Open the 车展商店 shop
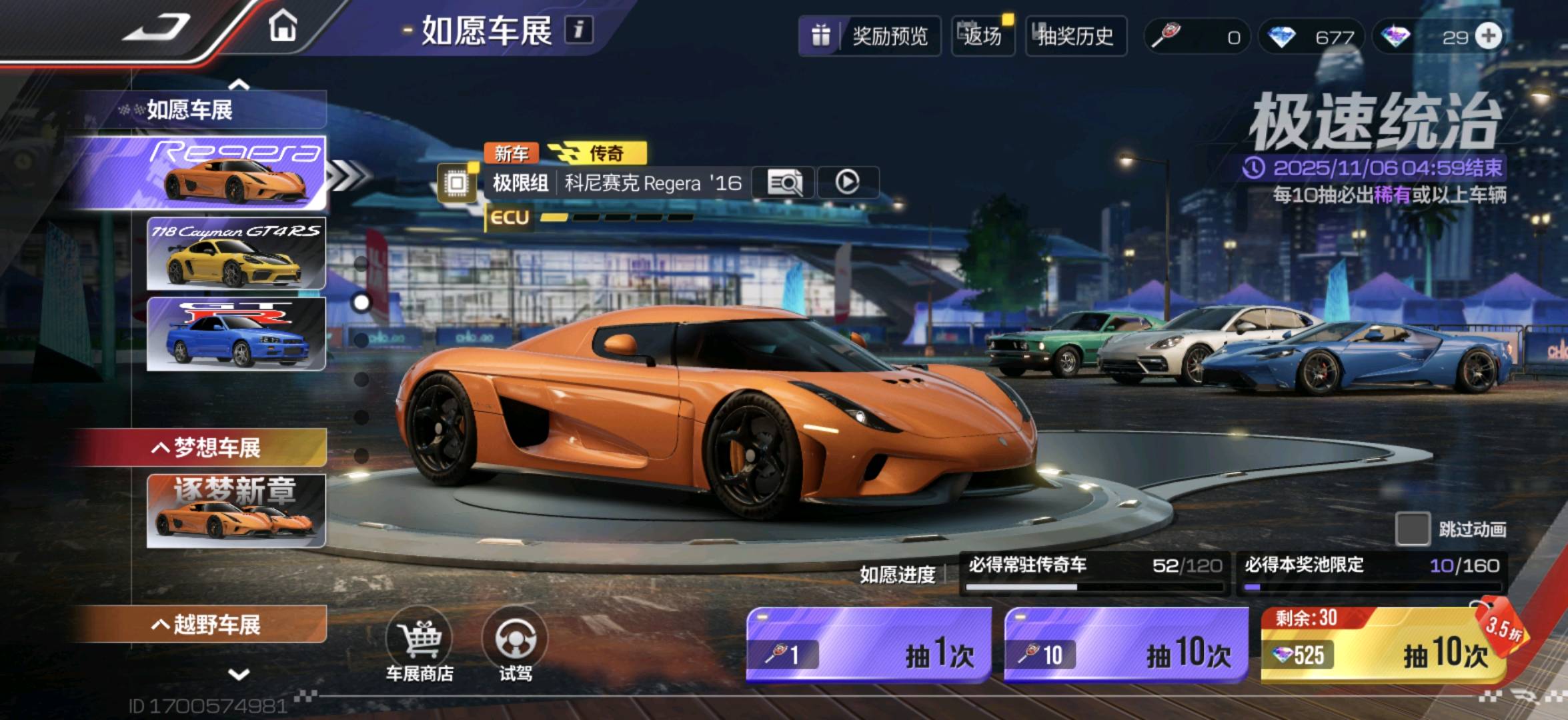Screen dimensions: 1568x720 tap(420, 645)
